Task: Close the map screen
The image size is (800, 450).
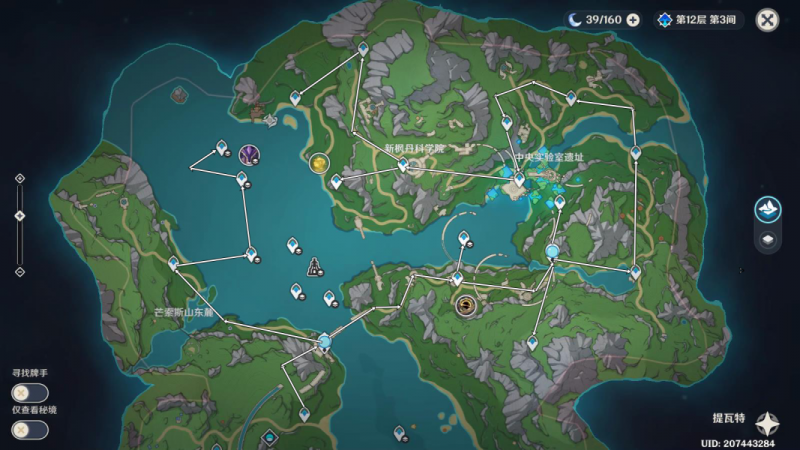Action: point(767,19)
